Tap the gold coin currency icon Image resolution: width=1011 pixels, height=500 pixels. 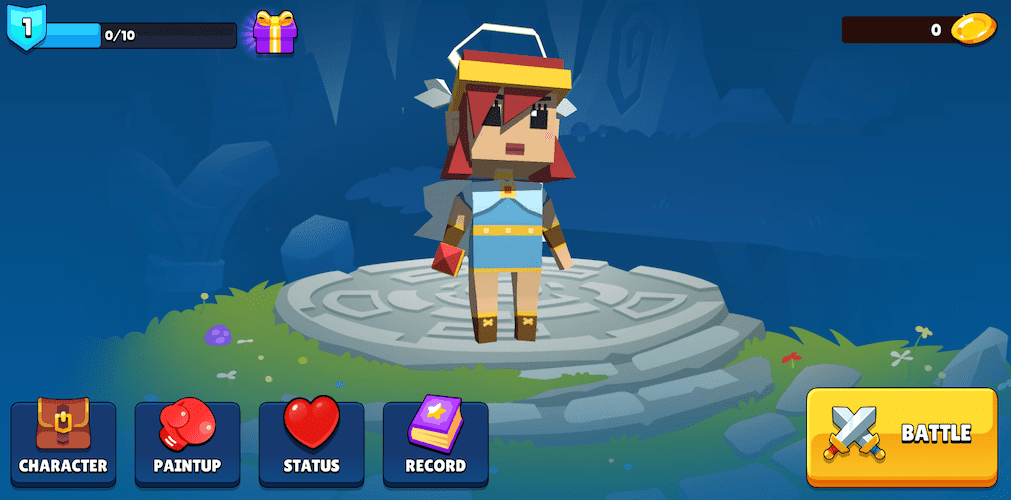coord(973,29)
